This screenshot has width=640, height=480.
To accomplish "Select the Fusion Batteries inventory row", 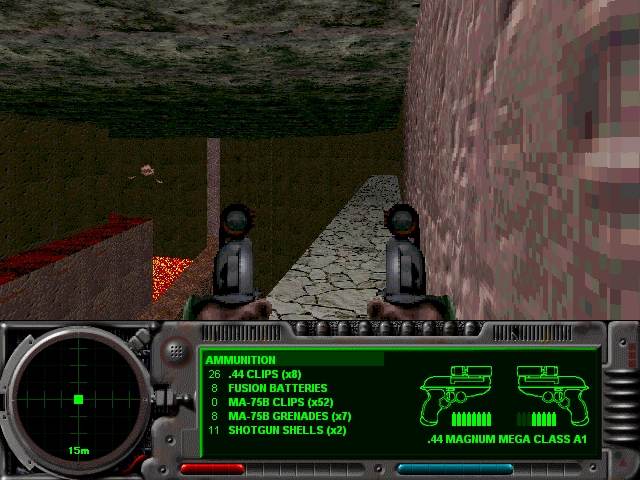I will (271, 388).
